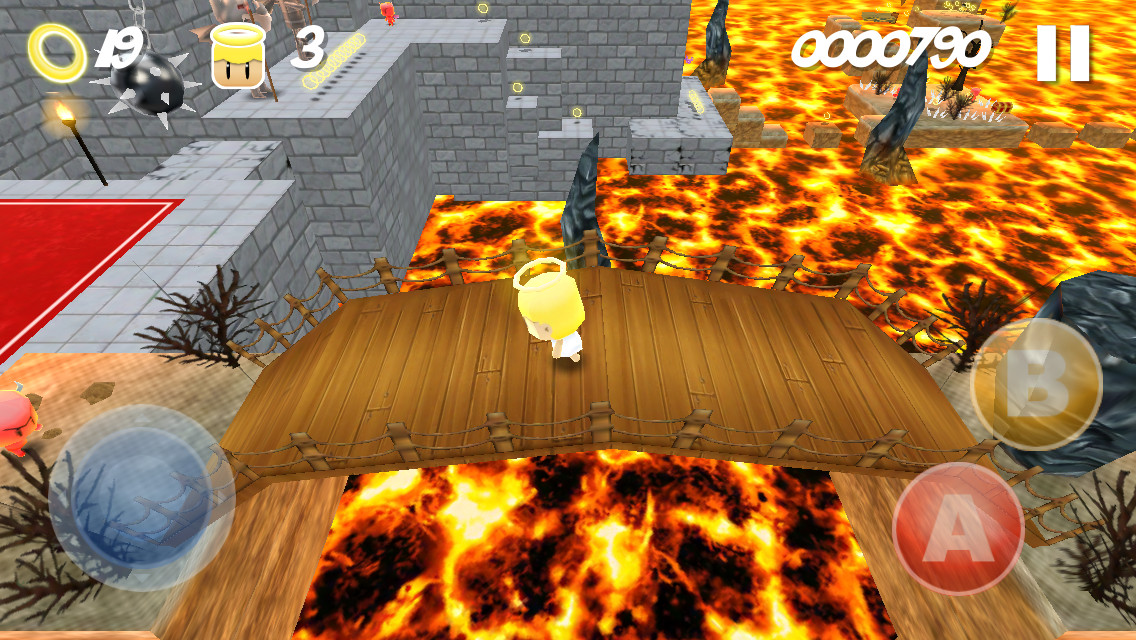Pause the game

pyautogui.click(x=1062, y=53)
